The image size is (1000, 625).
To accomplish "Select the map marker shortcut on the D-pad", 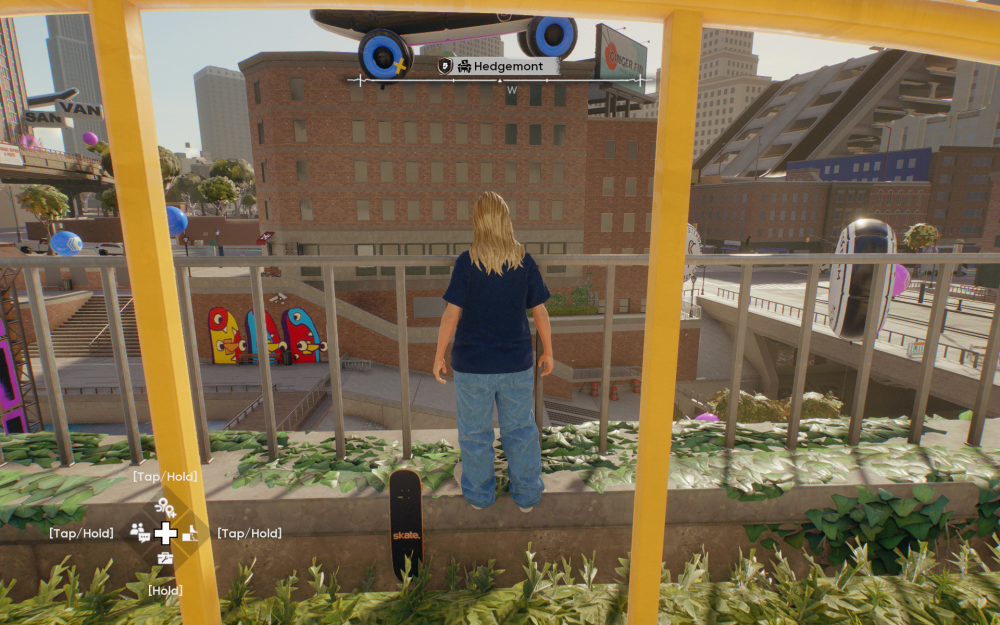I will tap(165, 509).
